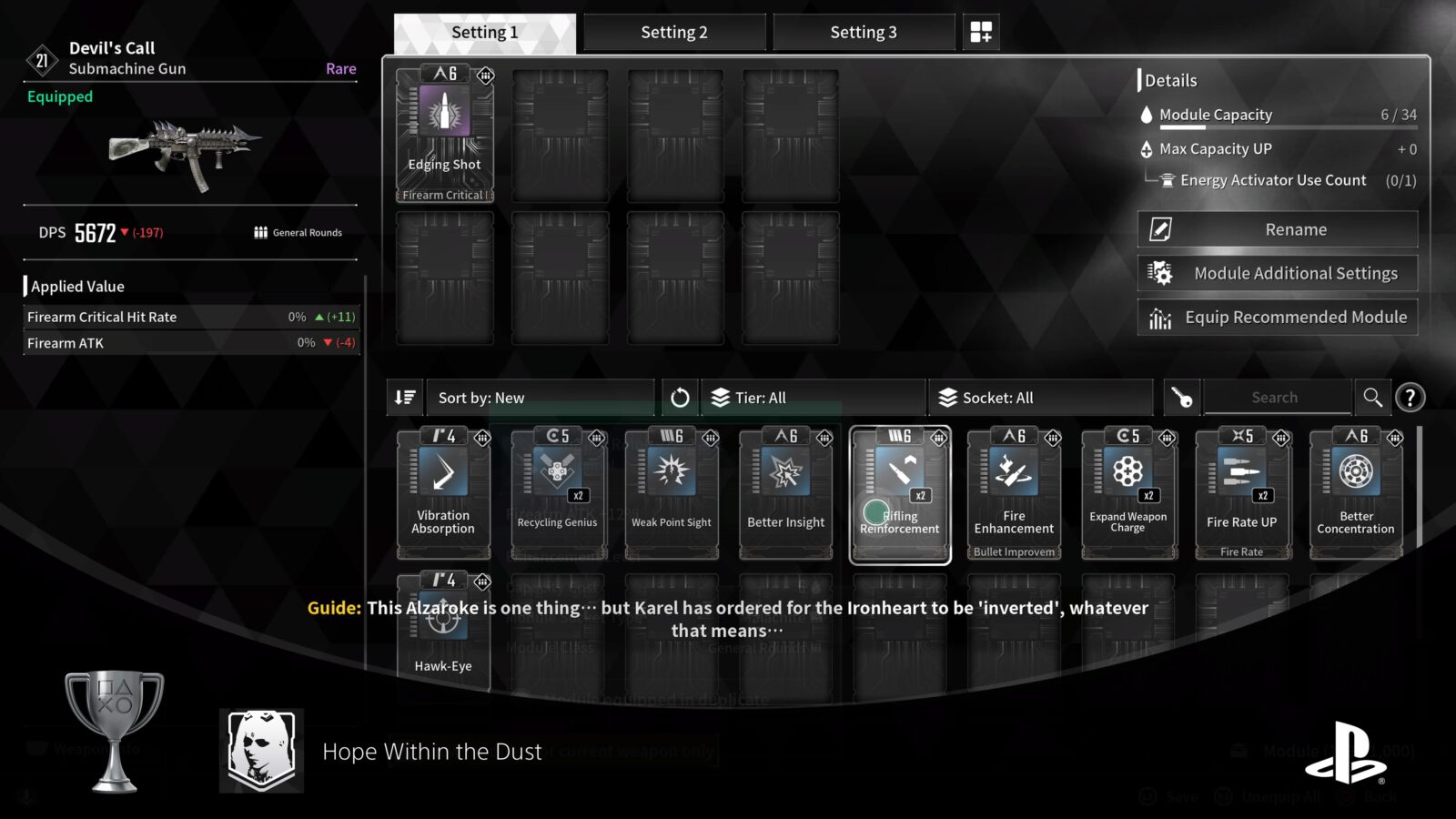Open the question mark help icon
The height and width of the screenshot is (819, 1456).
pos(1410,397)
